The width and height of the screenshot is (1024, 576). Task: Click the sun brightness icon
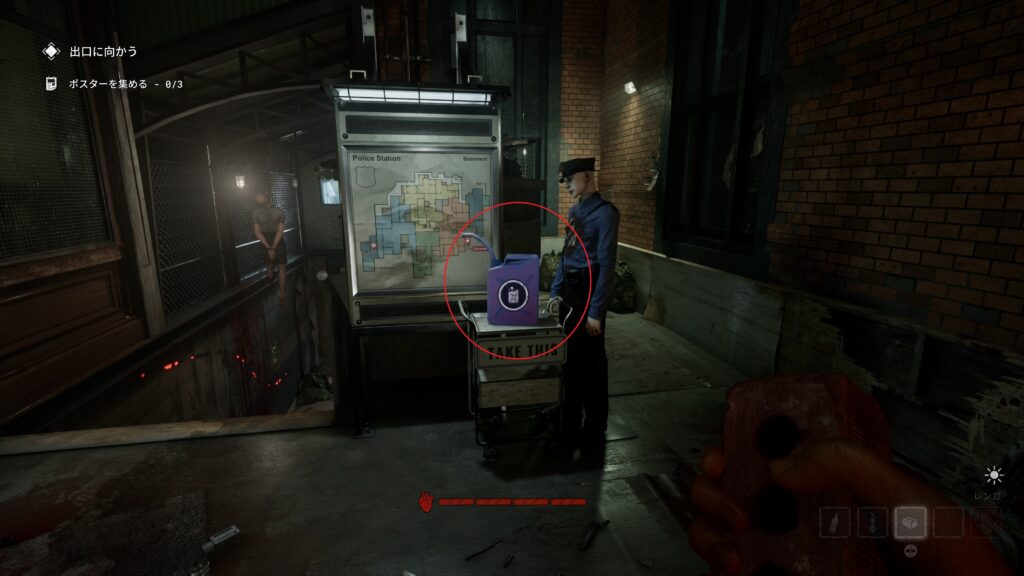coord(993,475)
